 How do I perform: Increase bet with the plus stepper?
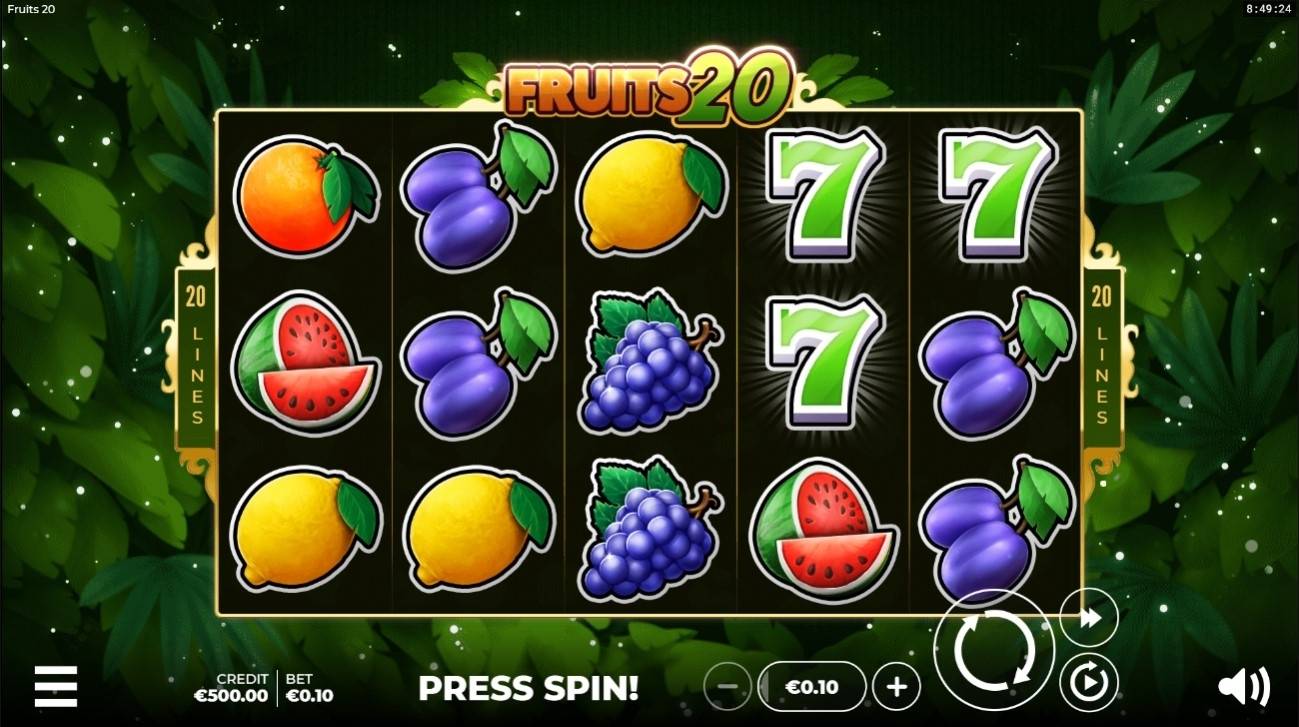pyautogui.click(x=897, y=687)
